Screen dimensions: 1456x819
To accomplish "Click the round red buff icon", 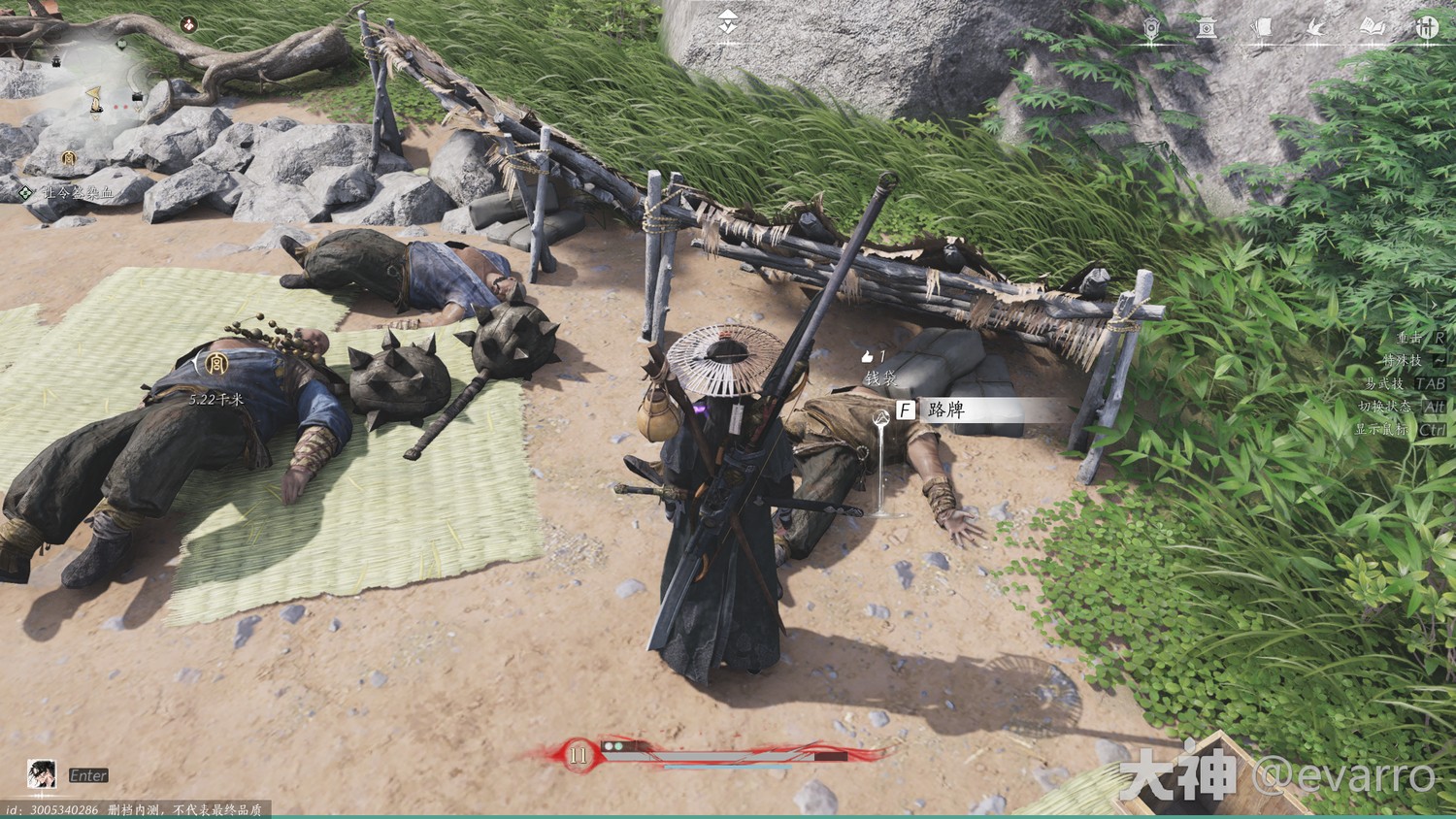I will (x=190, y=25).
